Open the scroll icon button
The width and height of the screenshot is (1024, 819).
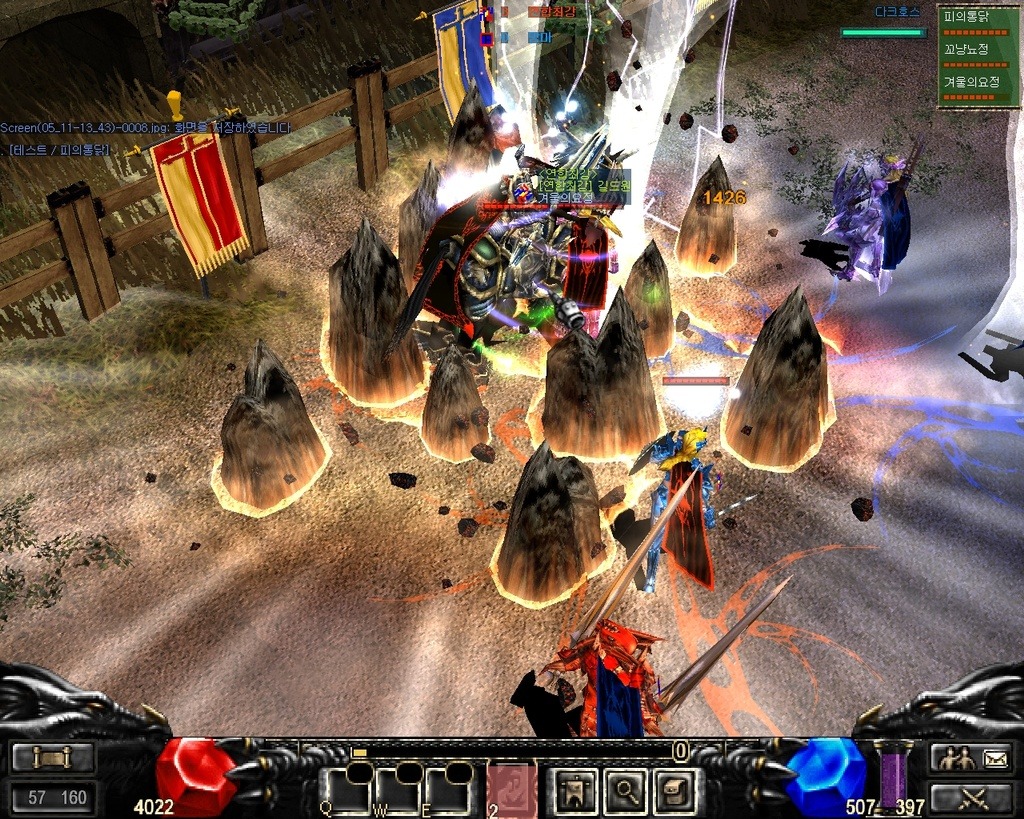(x=52, y=758)
